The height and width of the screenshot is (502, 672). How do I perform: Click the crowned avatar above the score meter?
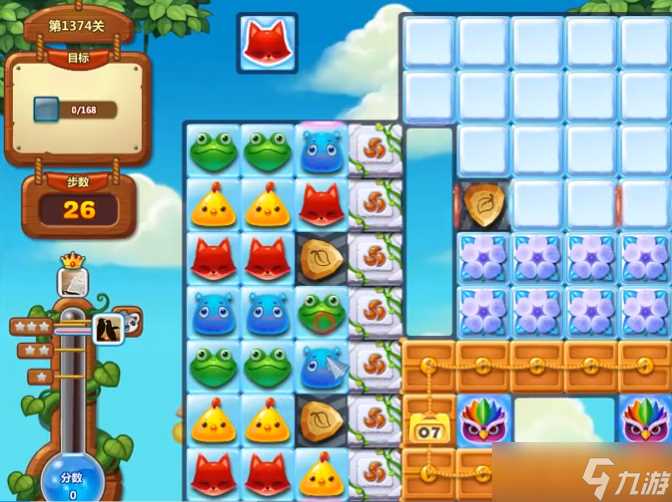point(71,279)
